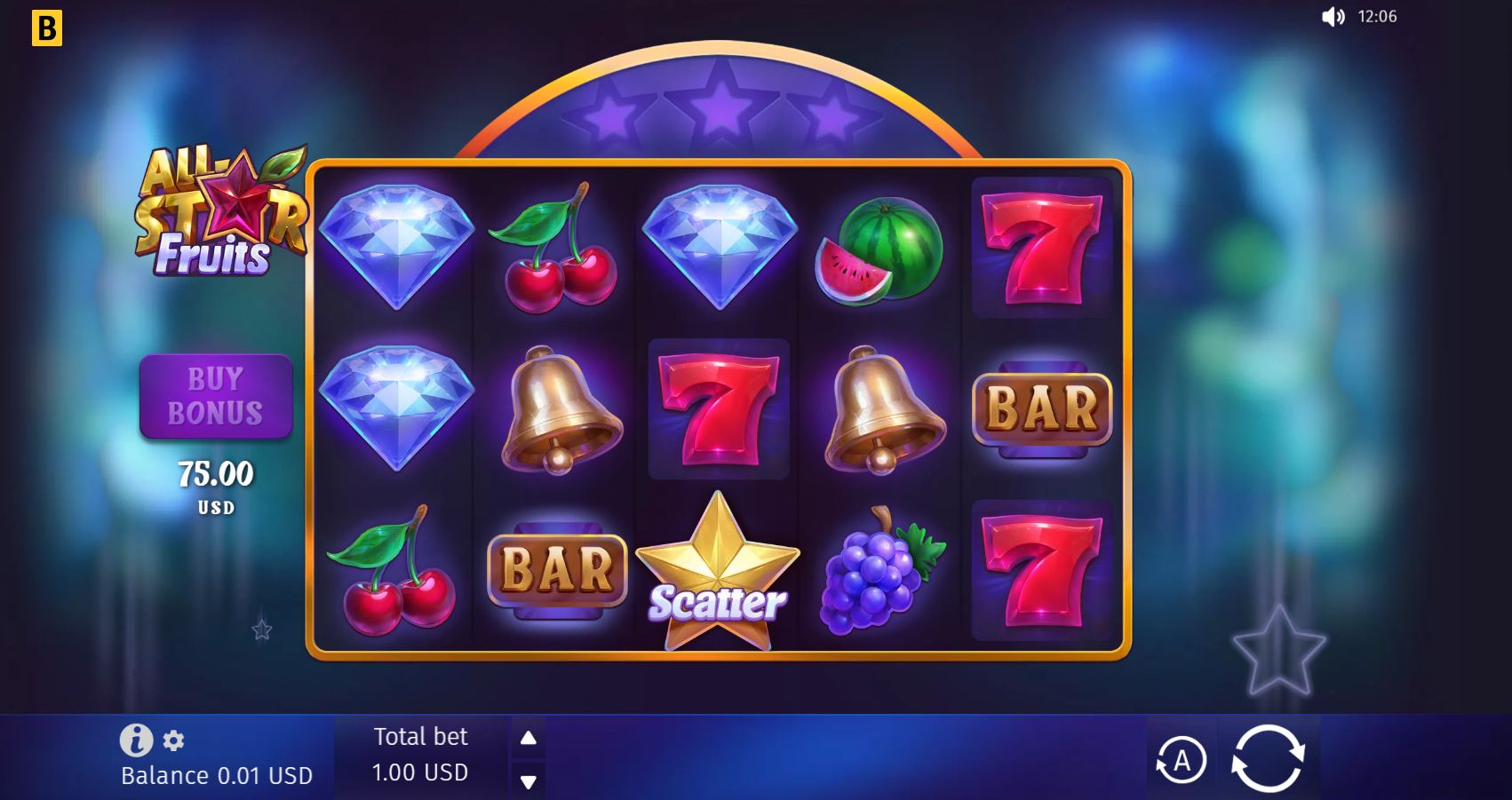Select the BAR symbol on second reel
1512x800 pixels.
pyautogui.click(x=555, y=568)
